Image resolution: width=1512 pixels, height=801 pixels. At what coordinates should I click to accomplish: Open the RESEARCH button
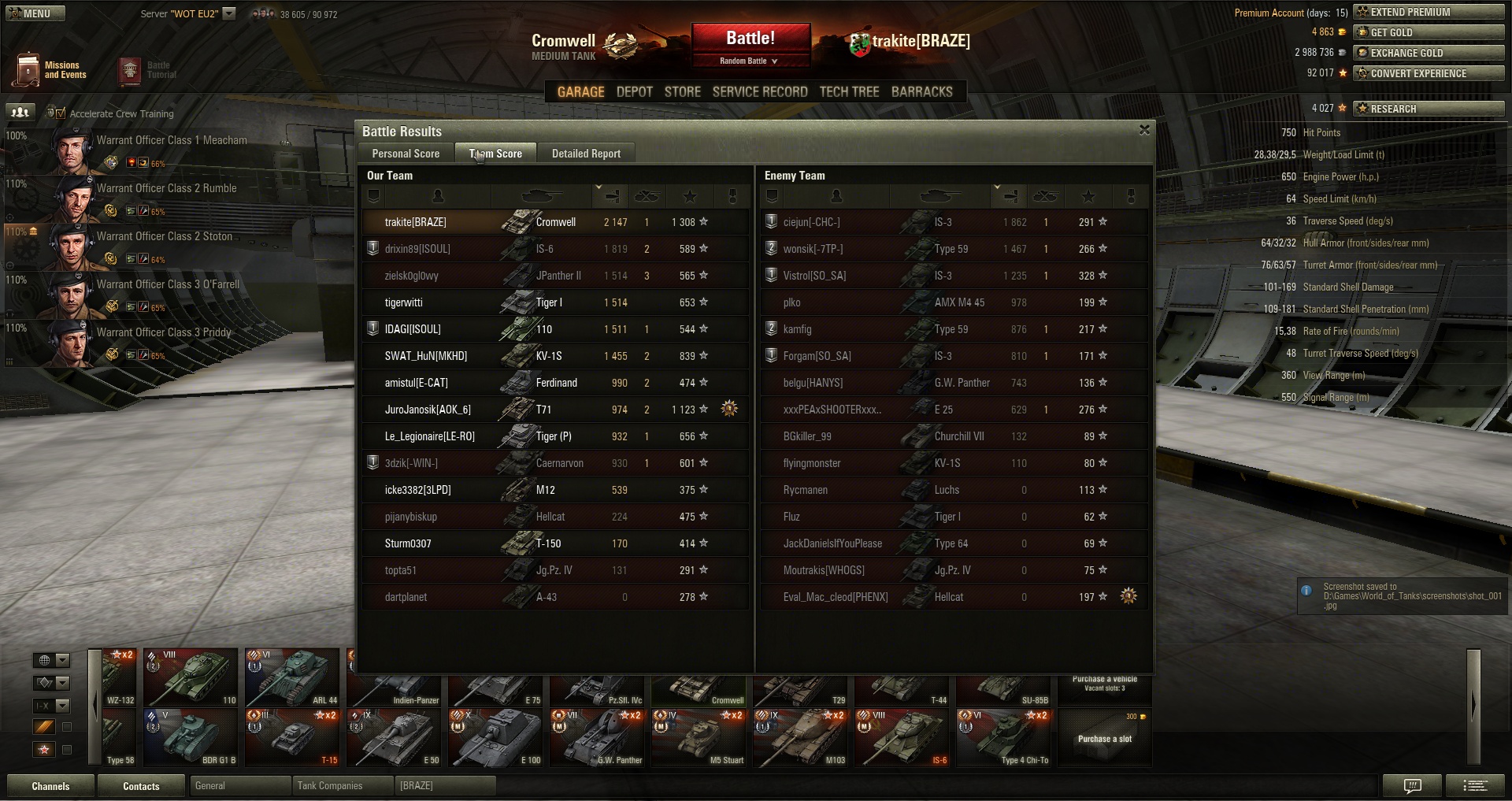1429,109
